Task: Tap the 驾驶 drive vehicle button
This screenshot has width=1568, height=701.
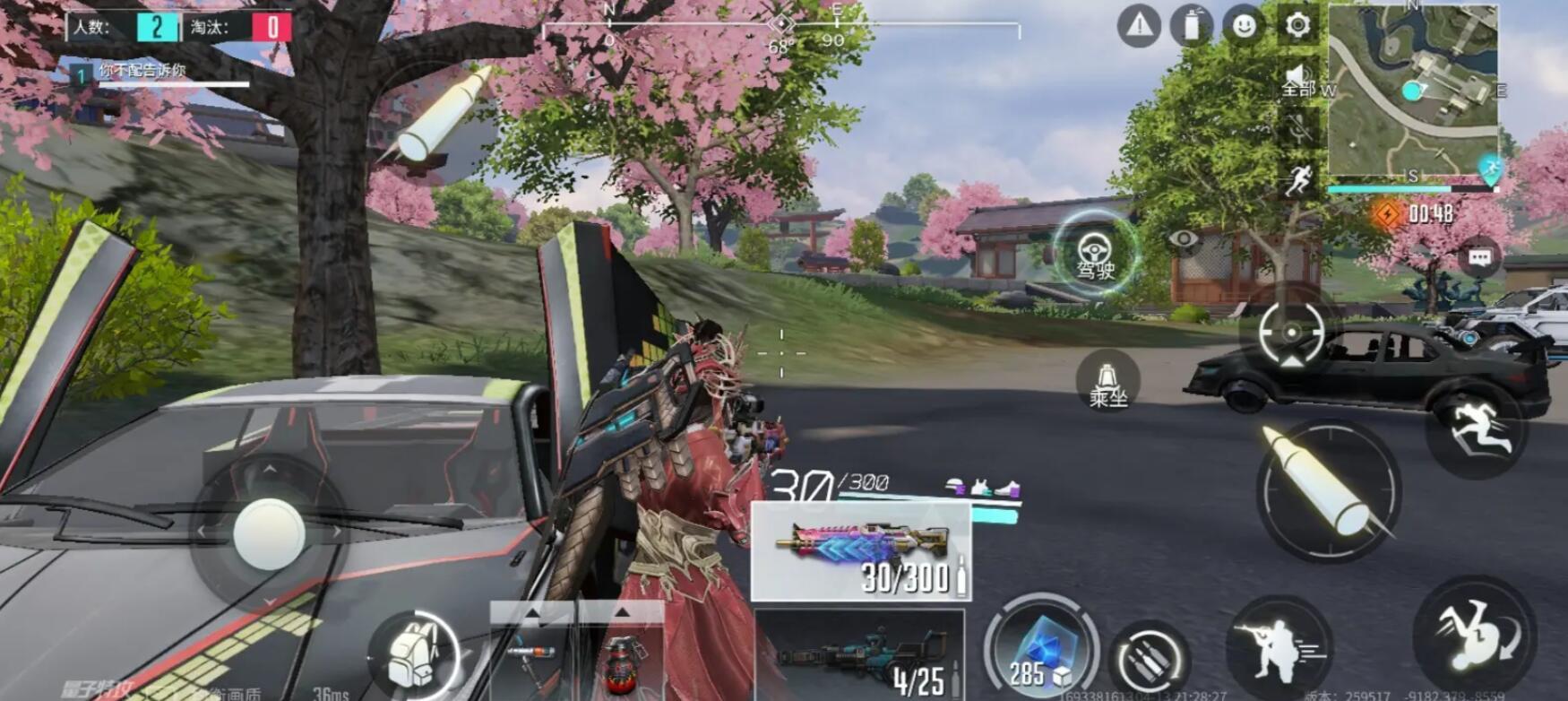Action: point(1094,254)
